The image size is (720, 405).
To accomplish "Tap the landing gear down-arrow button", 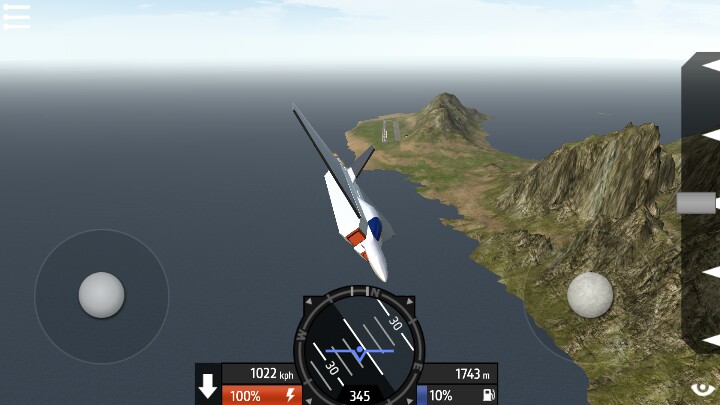I will tap(208, 386).
